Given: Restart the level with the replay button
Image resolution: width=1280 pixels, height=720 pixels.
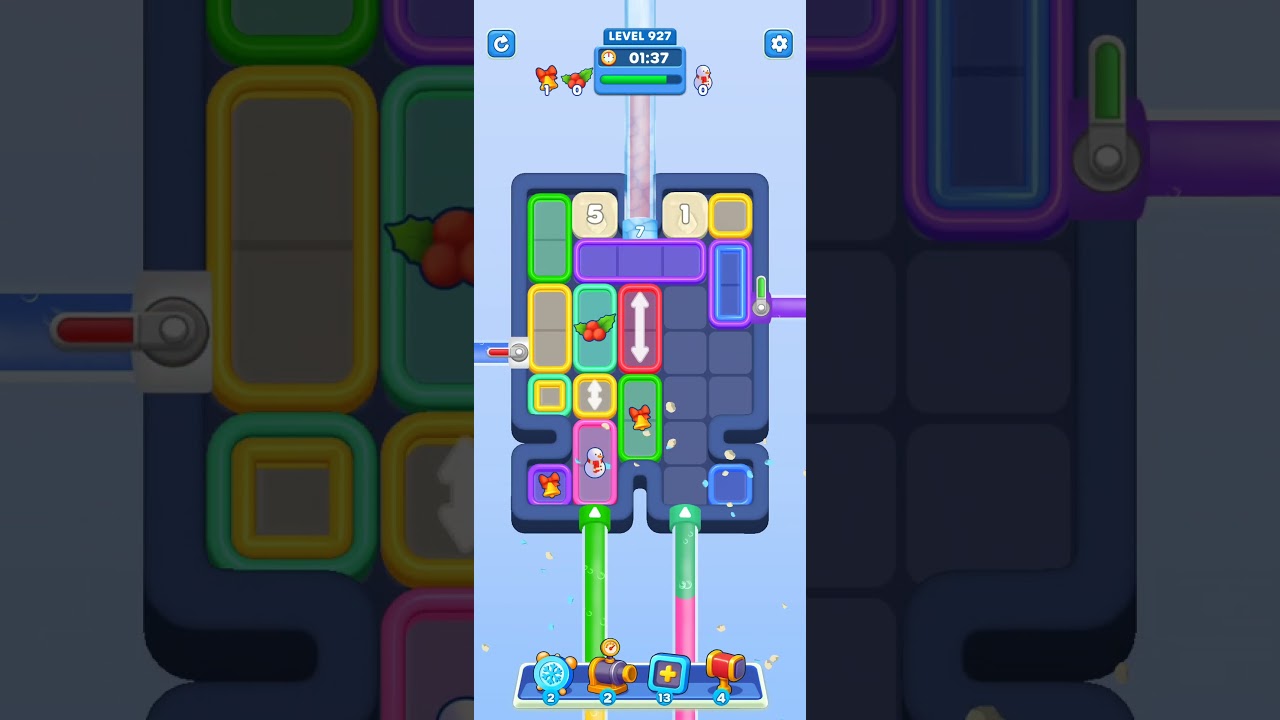Looking at the screenshot, I should pos(501,44).
